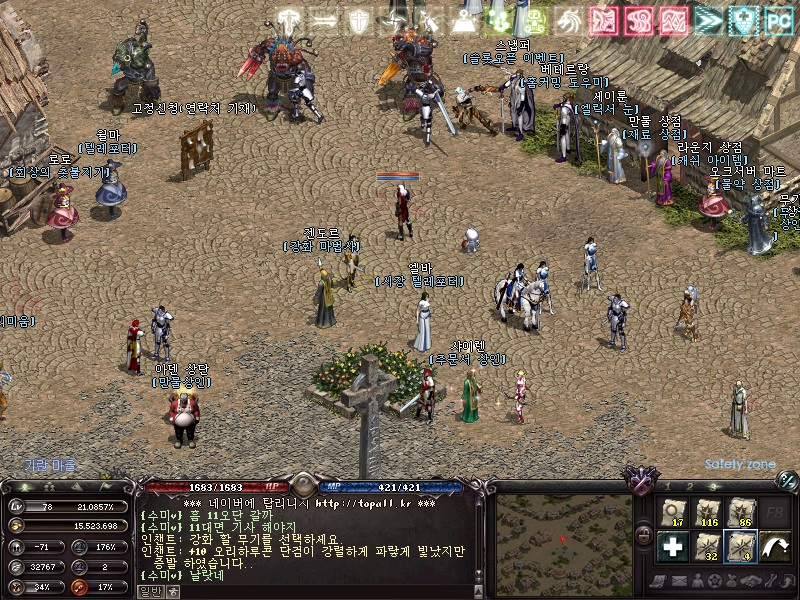Viewport: 800px width, 600px height.
Task: Open the mail envelope icon
Action: (679, 581)
